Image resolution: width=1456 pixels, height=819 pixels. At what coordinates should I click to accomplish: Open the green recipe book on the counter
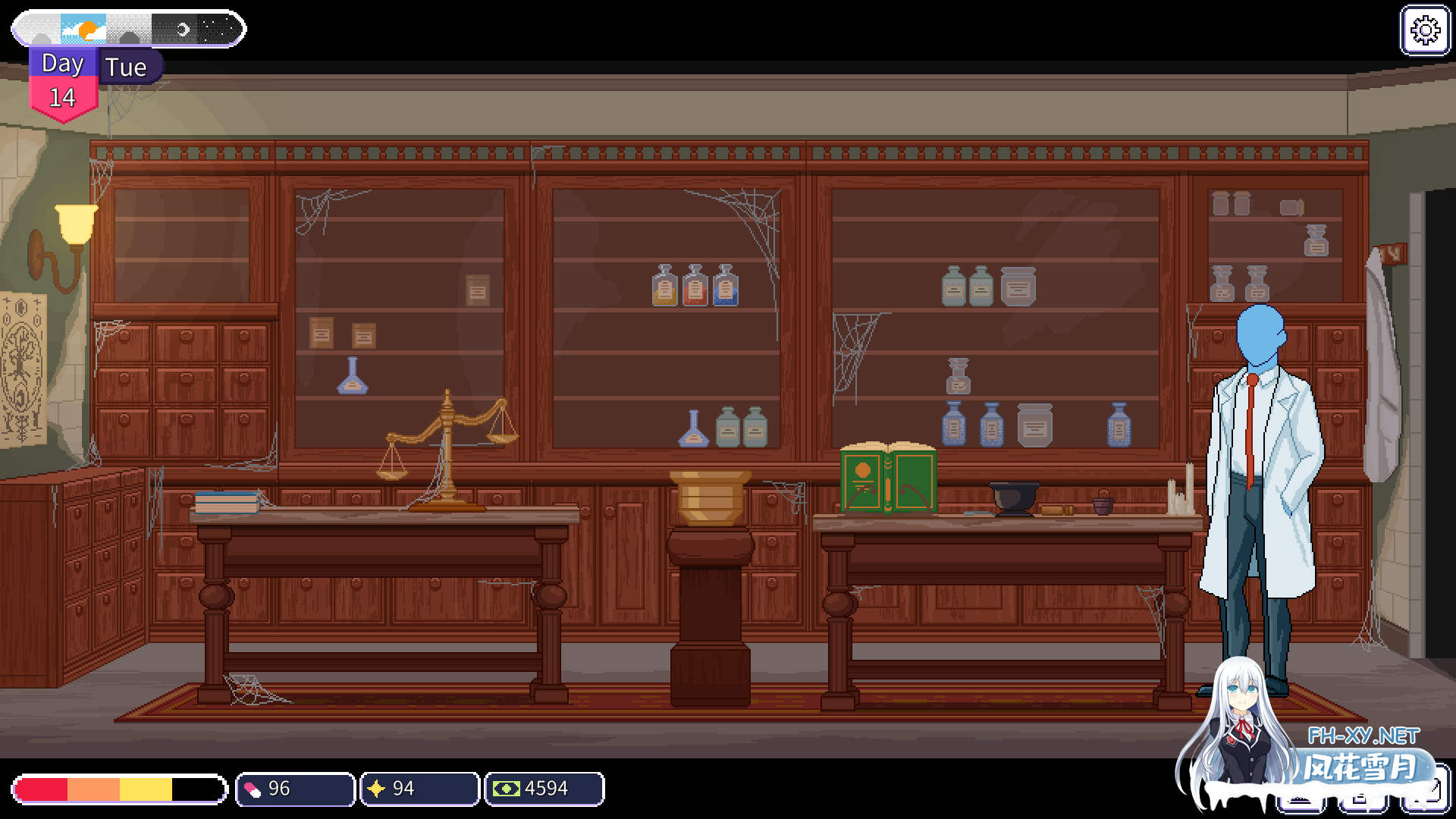[x=887, y=478]
